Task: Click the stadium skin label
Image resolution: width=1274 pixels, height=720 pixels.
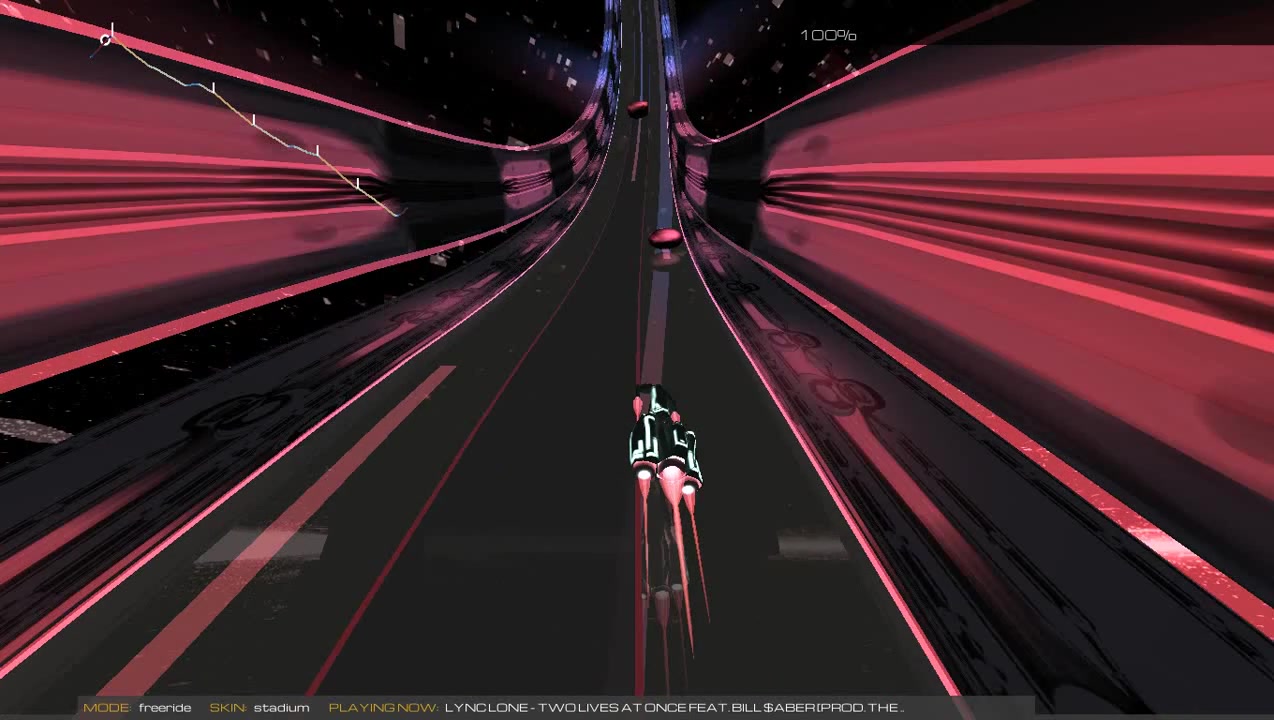Action: click(x=281, y=708)
